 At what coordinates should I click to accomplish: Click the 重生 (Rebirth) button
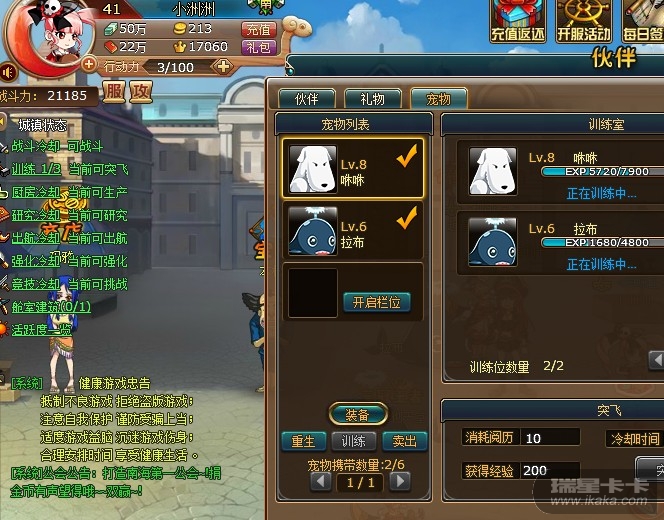point(303,441)
